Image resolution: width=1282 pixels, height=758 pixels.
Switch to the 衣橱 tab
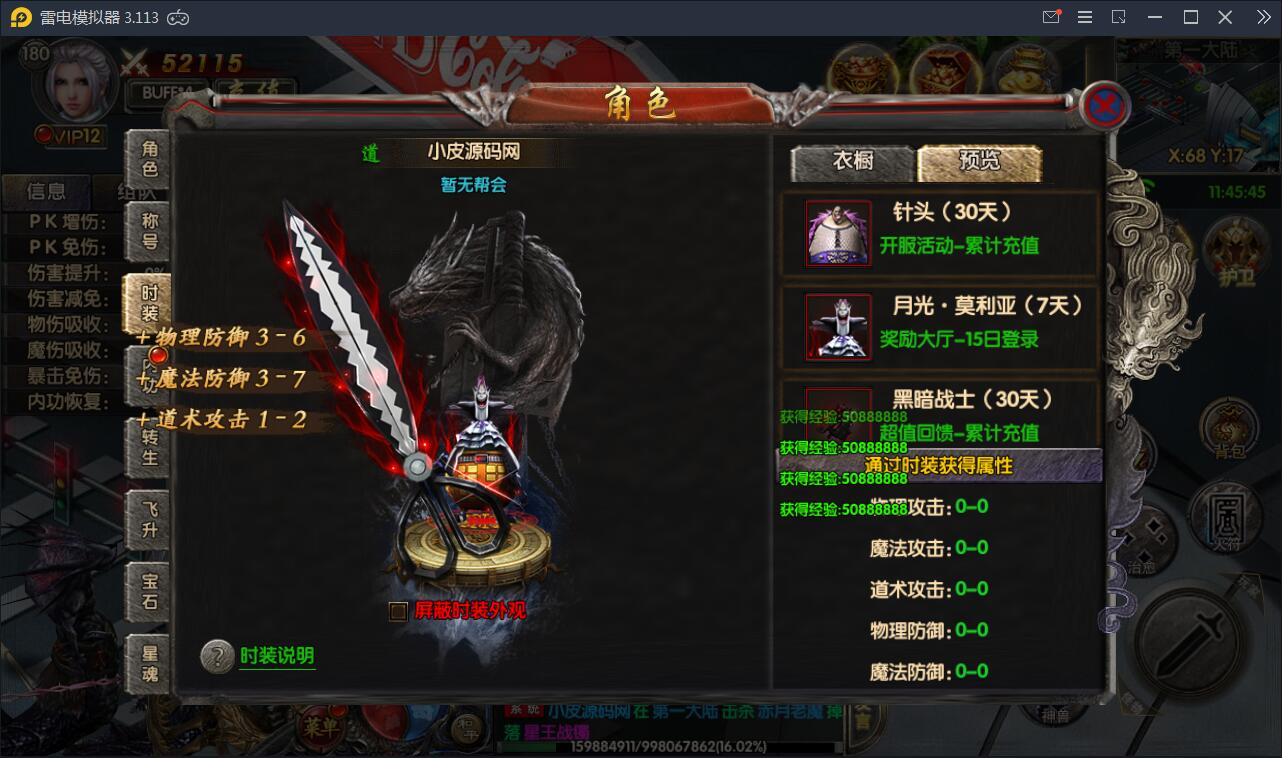click(x=851, y=159)
